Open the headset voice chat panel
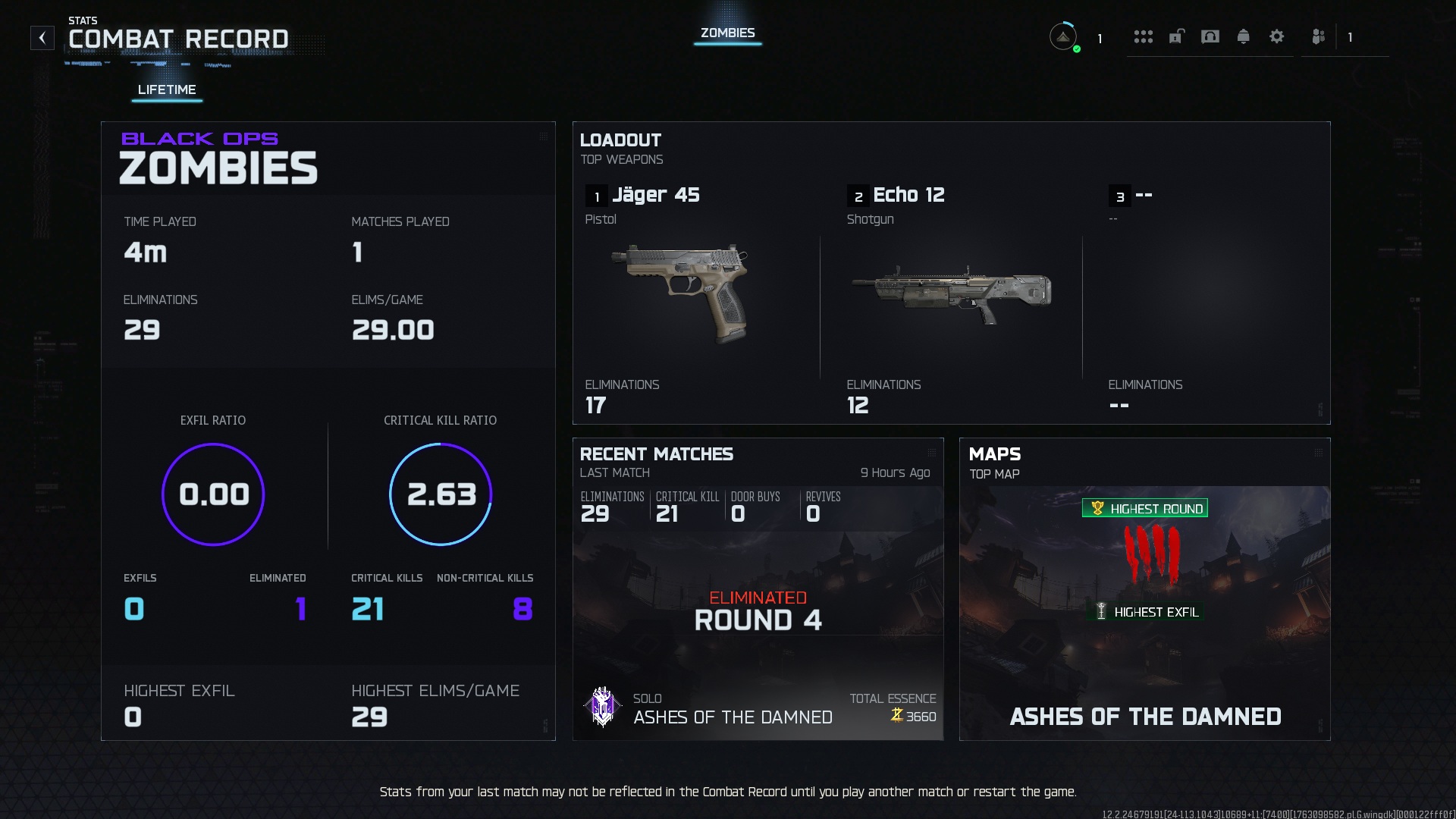 pos(1210,36)
